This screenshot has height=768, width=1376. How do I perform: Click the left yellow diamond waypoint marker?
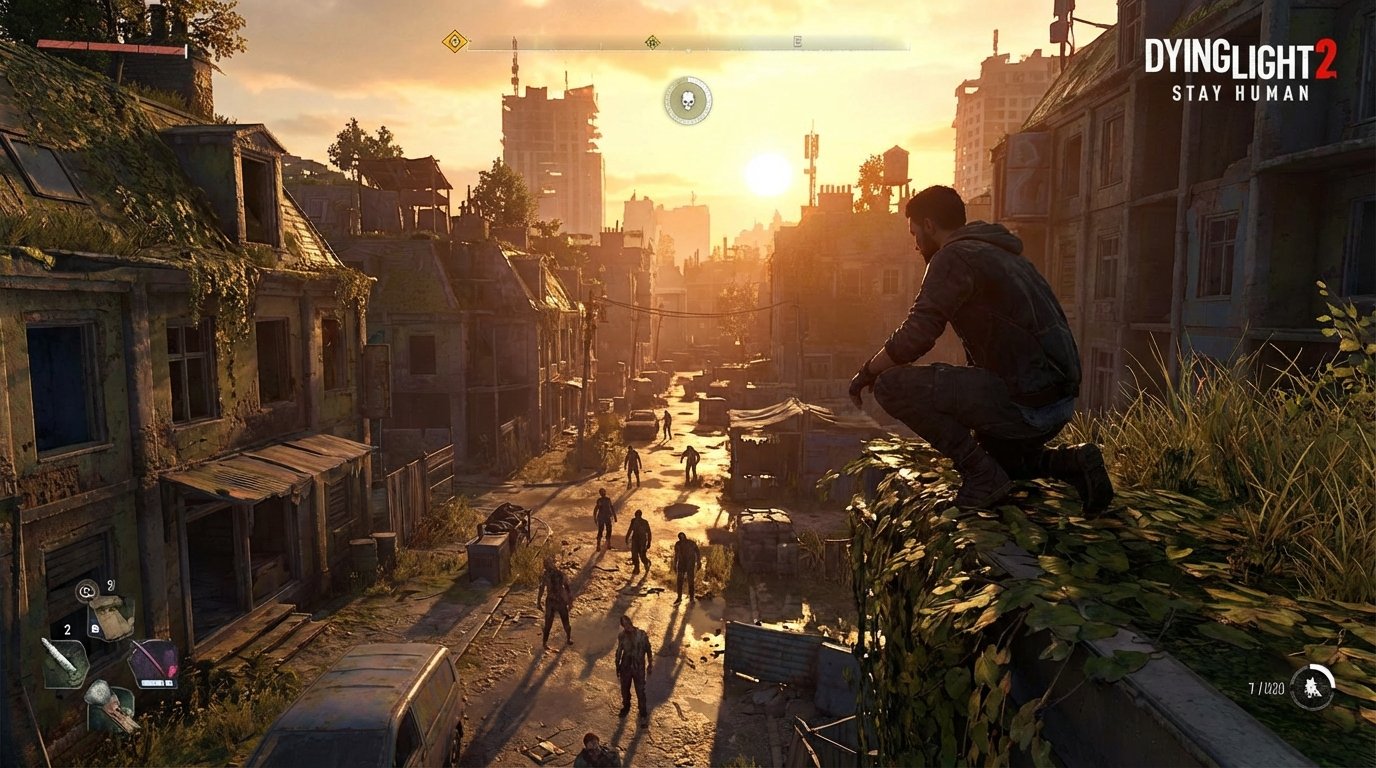455,41
